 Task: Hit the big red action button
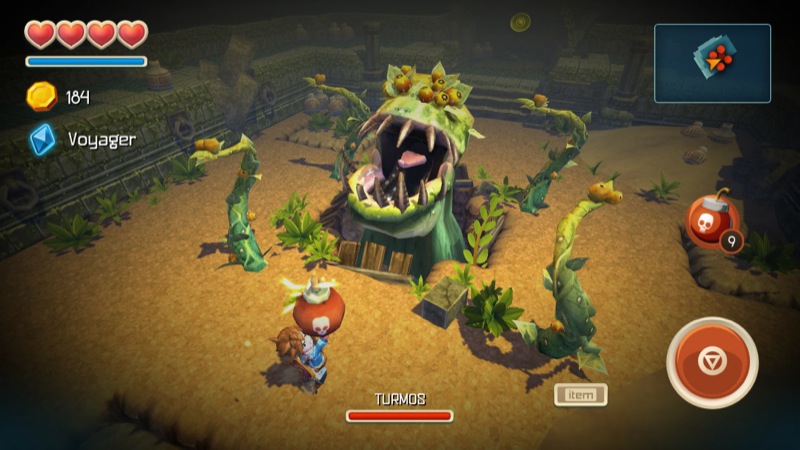(711, 362)
